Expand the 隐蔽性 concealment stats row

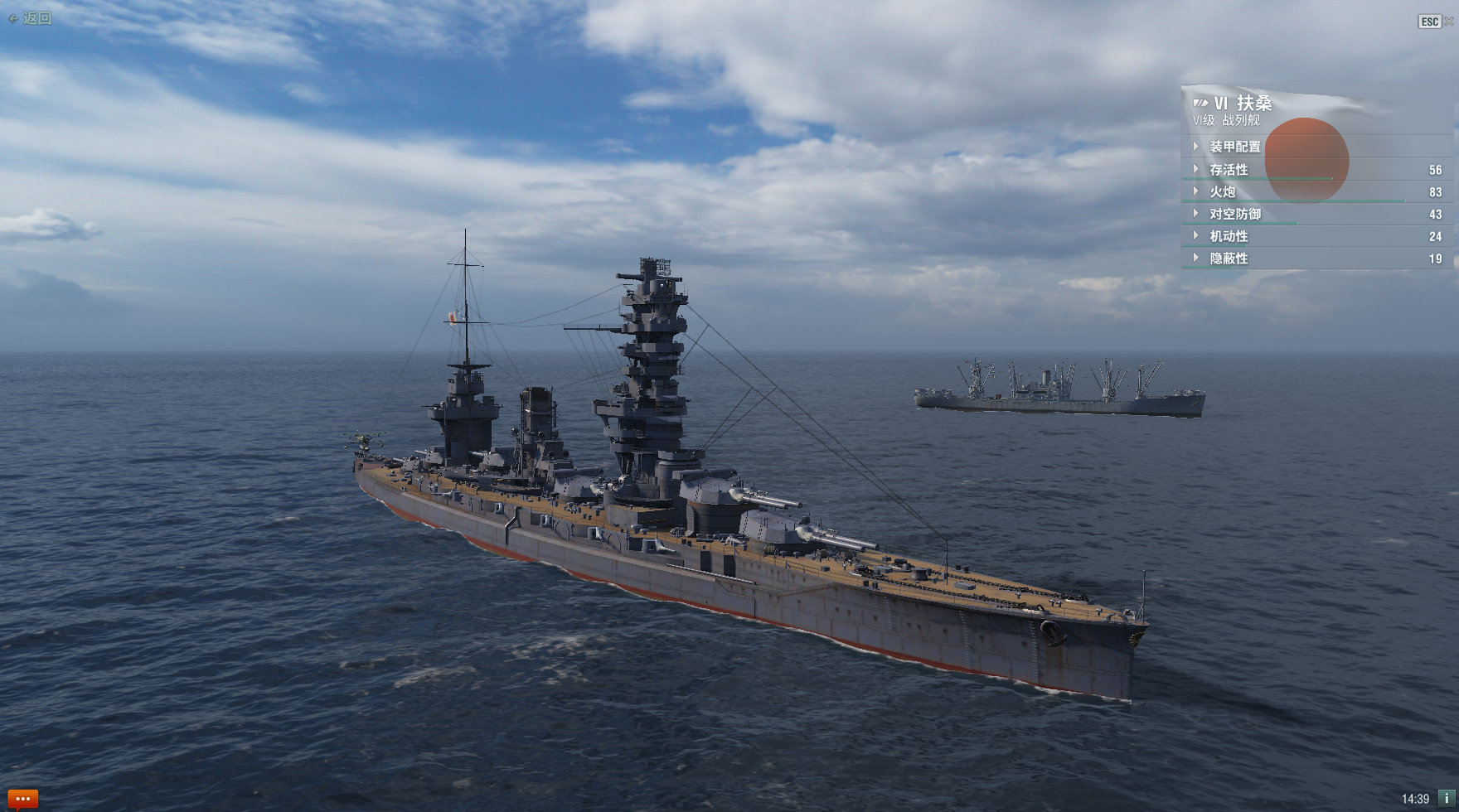[x=1228, y=259]
